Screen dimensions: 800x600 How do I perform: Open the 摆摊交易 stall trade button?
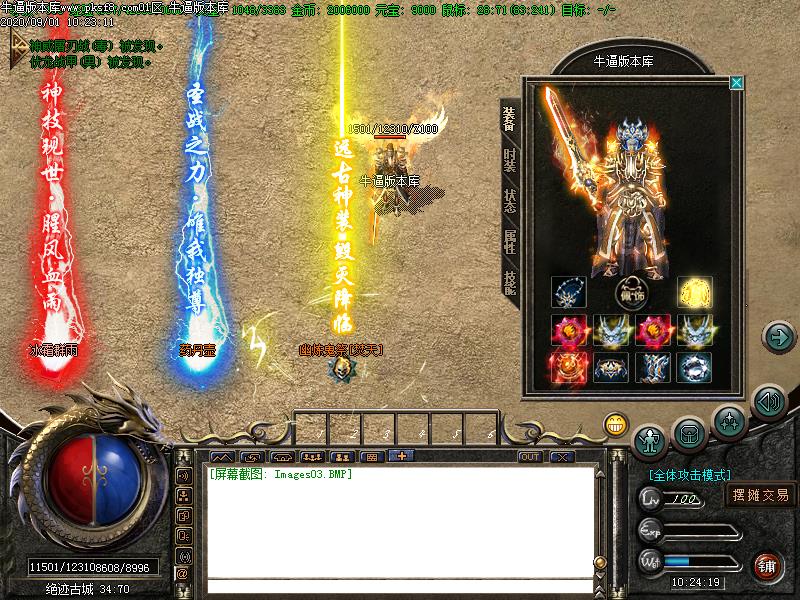760,494
